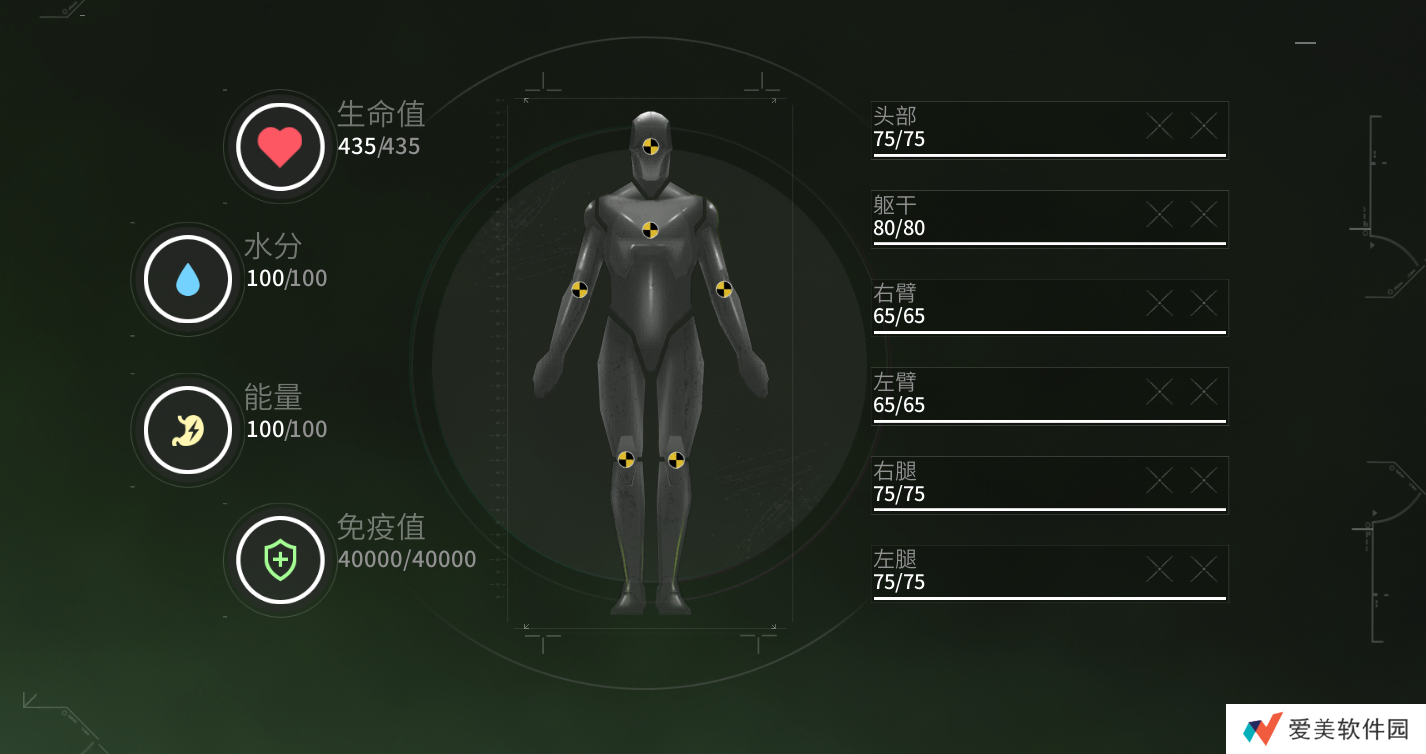Click the green shield 免疫值 immunity icon

[x=279, y=561]
